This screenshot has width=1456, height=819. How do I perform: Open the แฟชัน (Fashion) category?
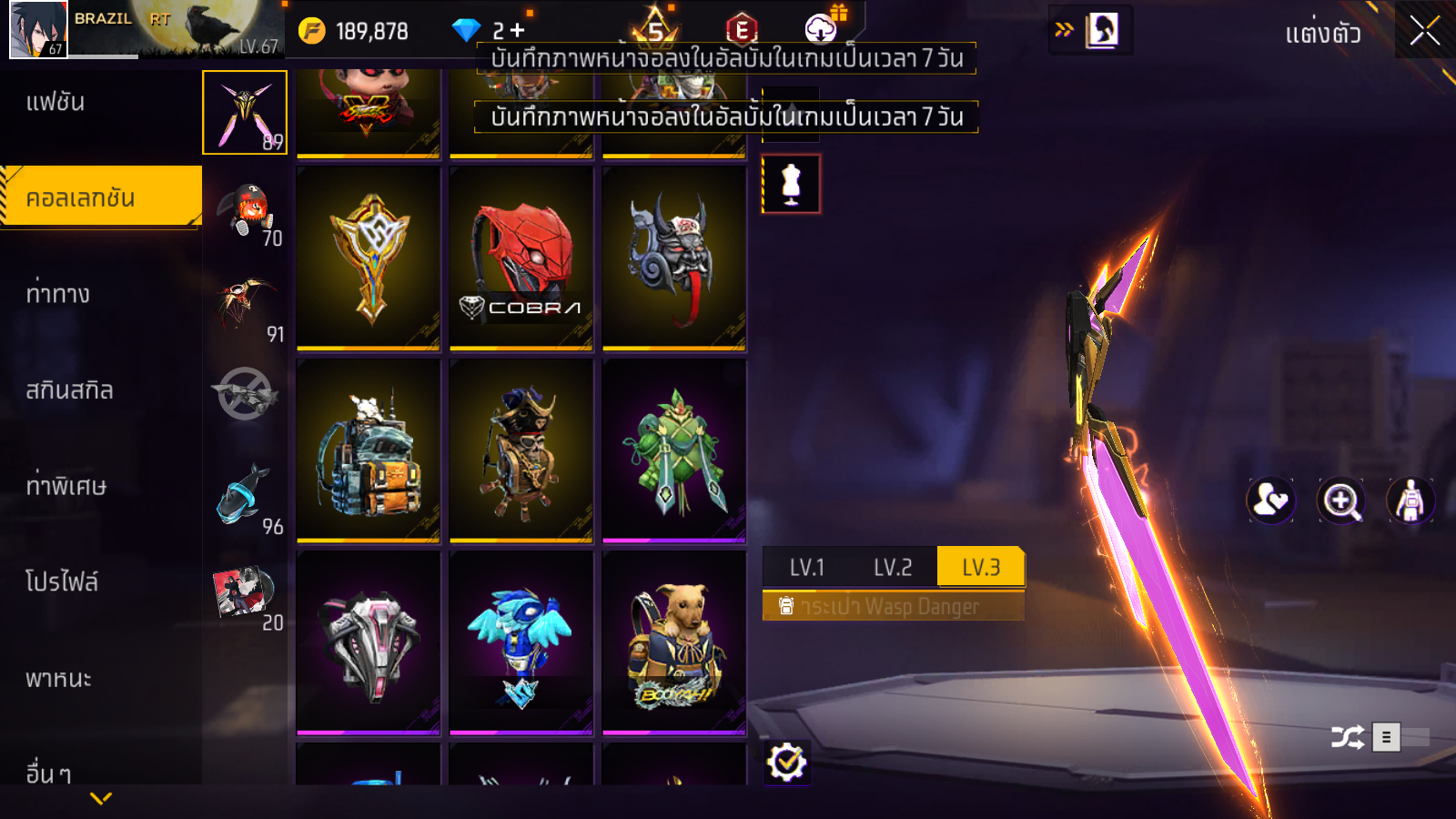click(x=56, y=102)
